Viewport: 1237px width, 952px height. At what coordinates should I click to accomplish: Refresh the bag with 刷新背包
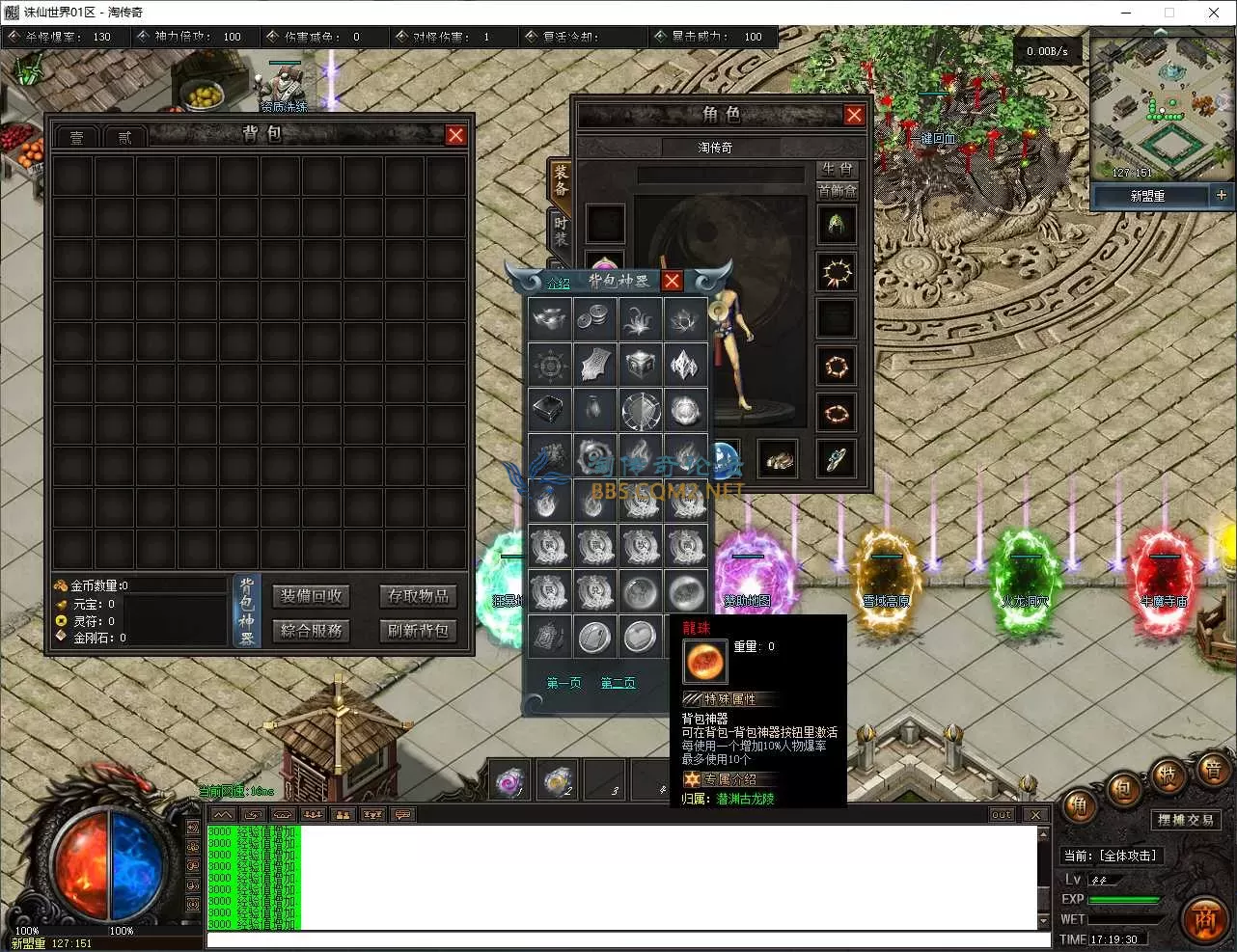(418, 631)
